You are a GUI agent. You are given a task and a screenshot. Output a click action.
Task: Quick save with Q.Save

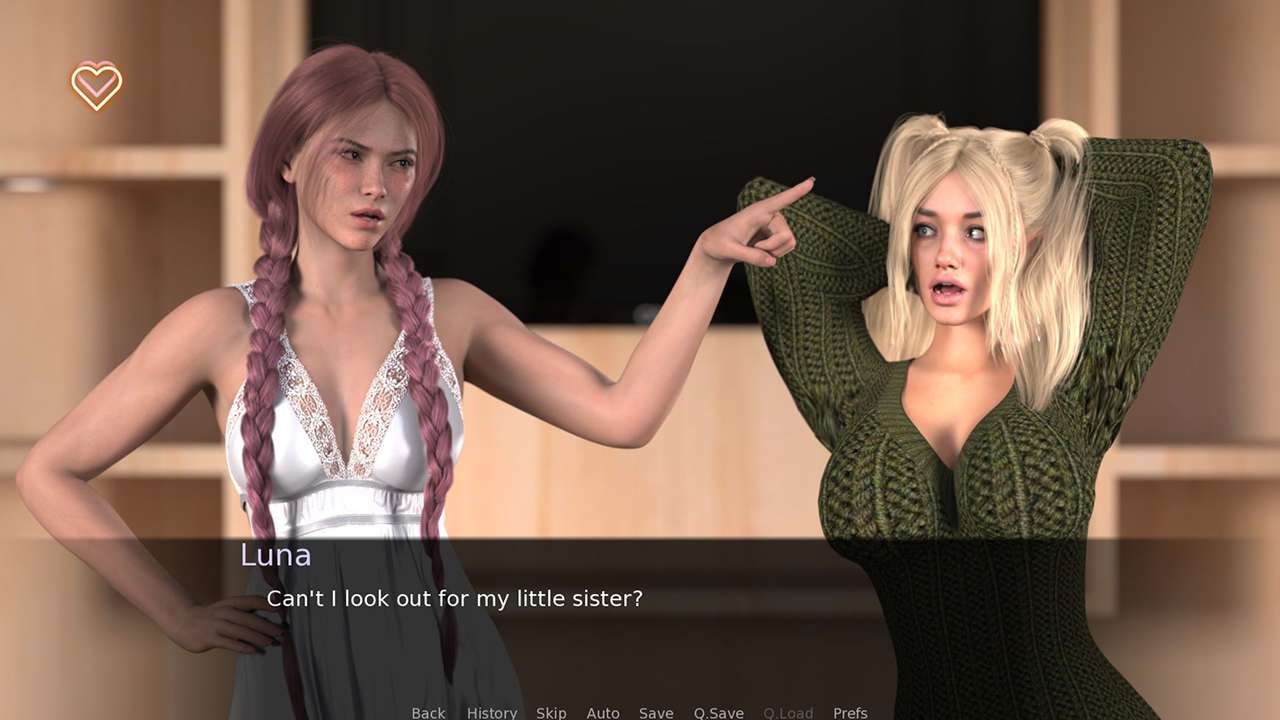718,712
